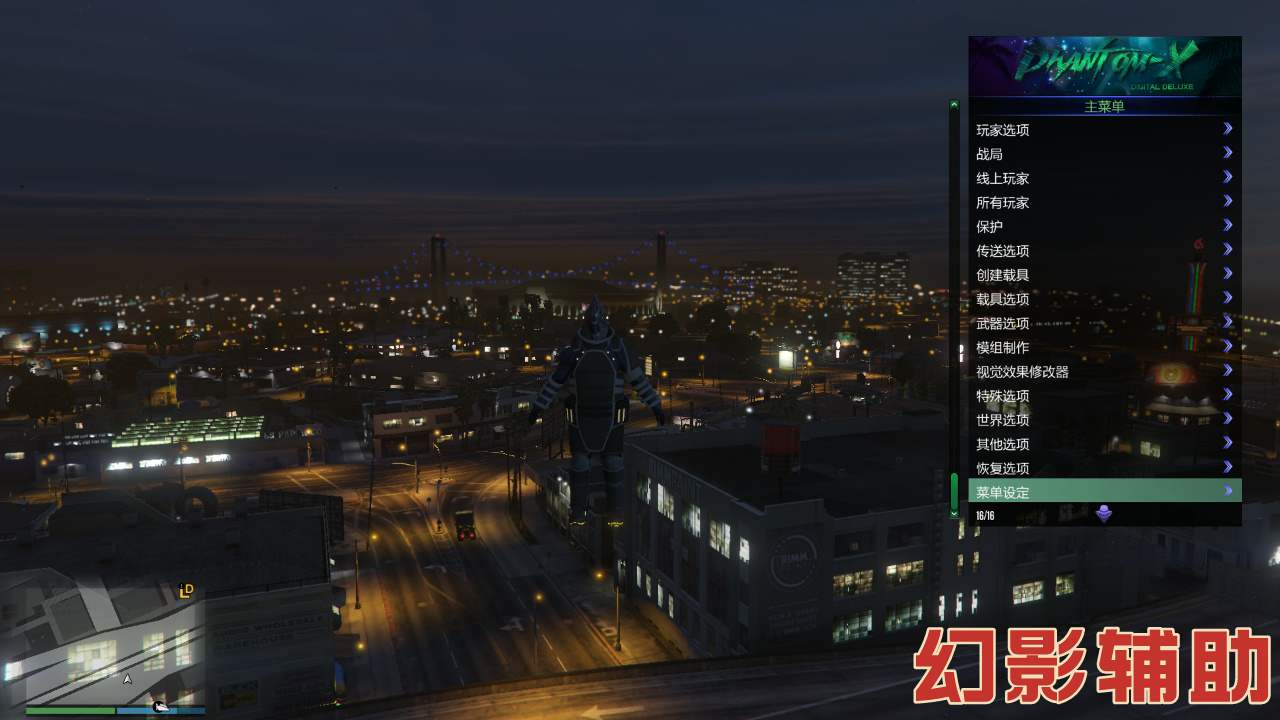This screenshot has height=720, width=1280.
Task: Select the 线上玩家 menu entry
Action: [x=1000, y=176]
